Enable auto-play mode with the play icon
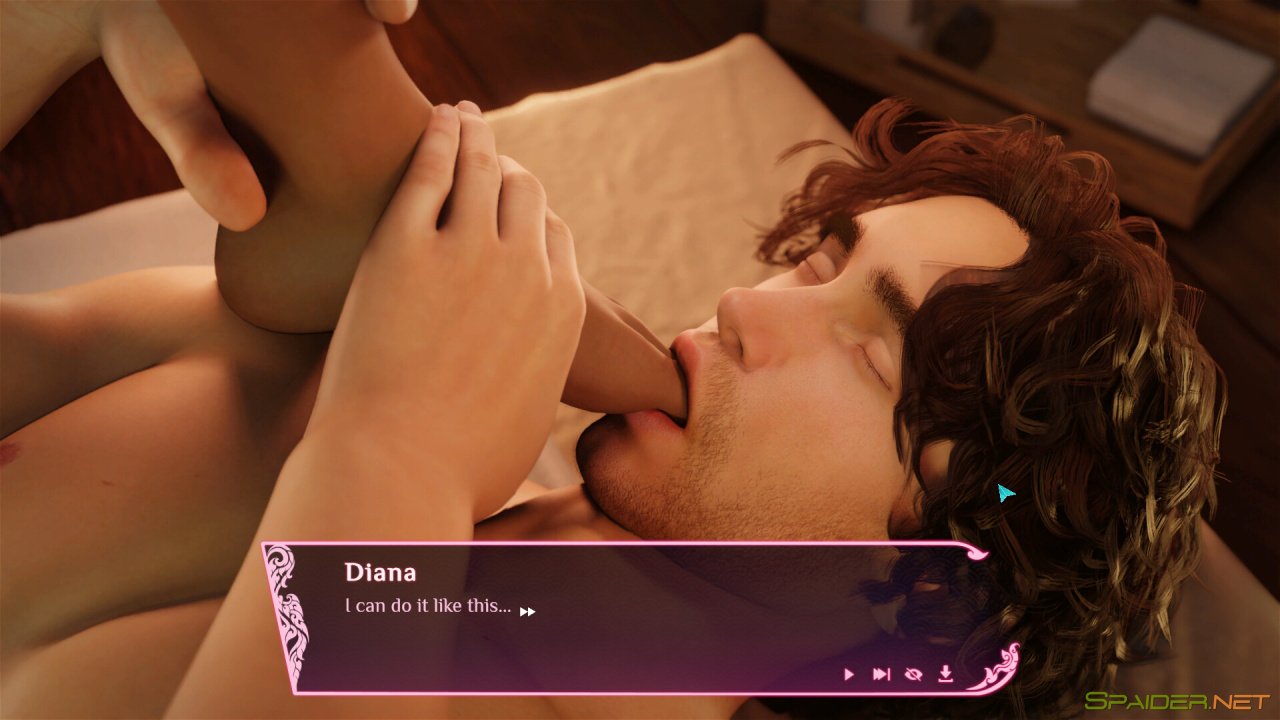1280x720 pixels. (848, 673)
